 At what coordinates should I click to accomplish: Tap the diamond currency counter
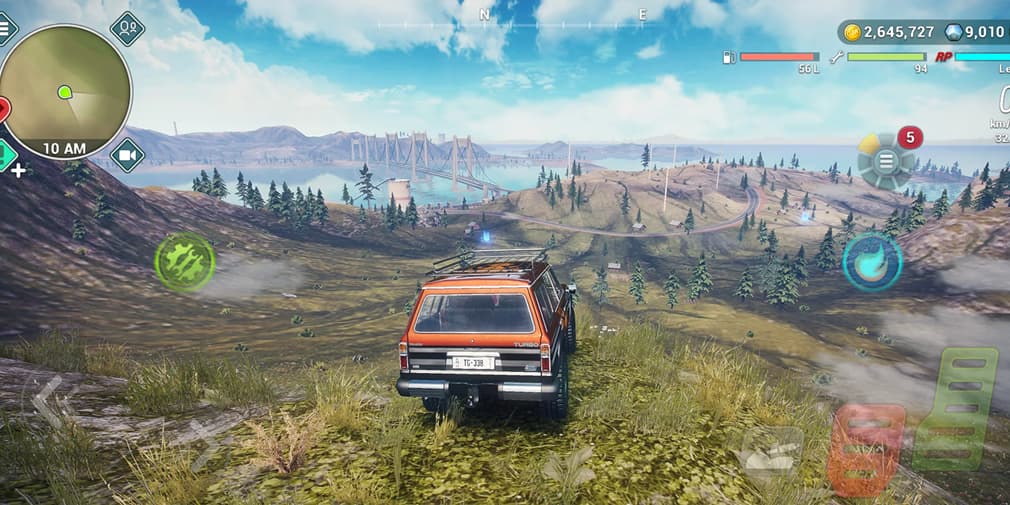point(976,32)
